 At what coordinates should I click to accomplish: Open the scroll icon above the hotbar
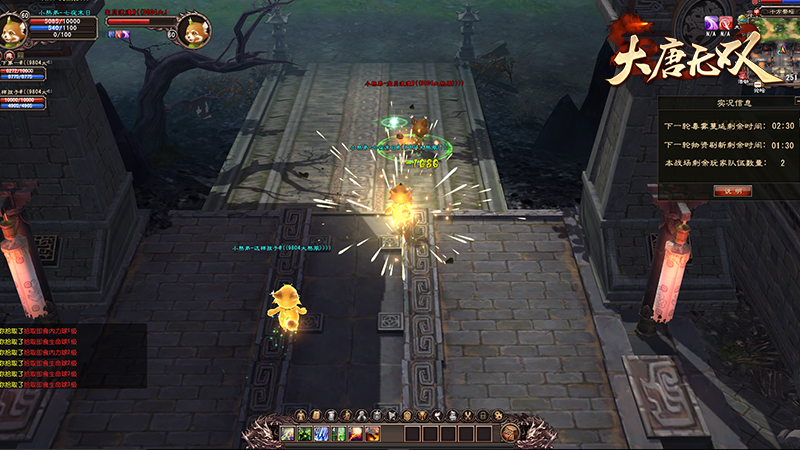(316, 415)
